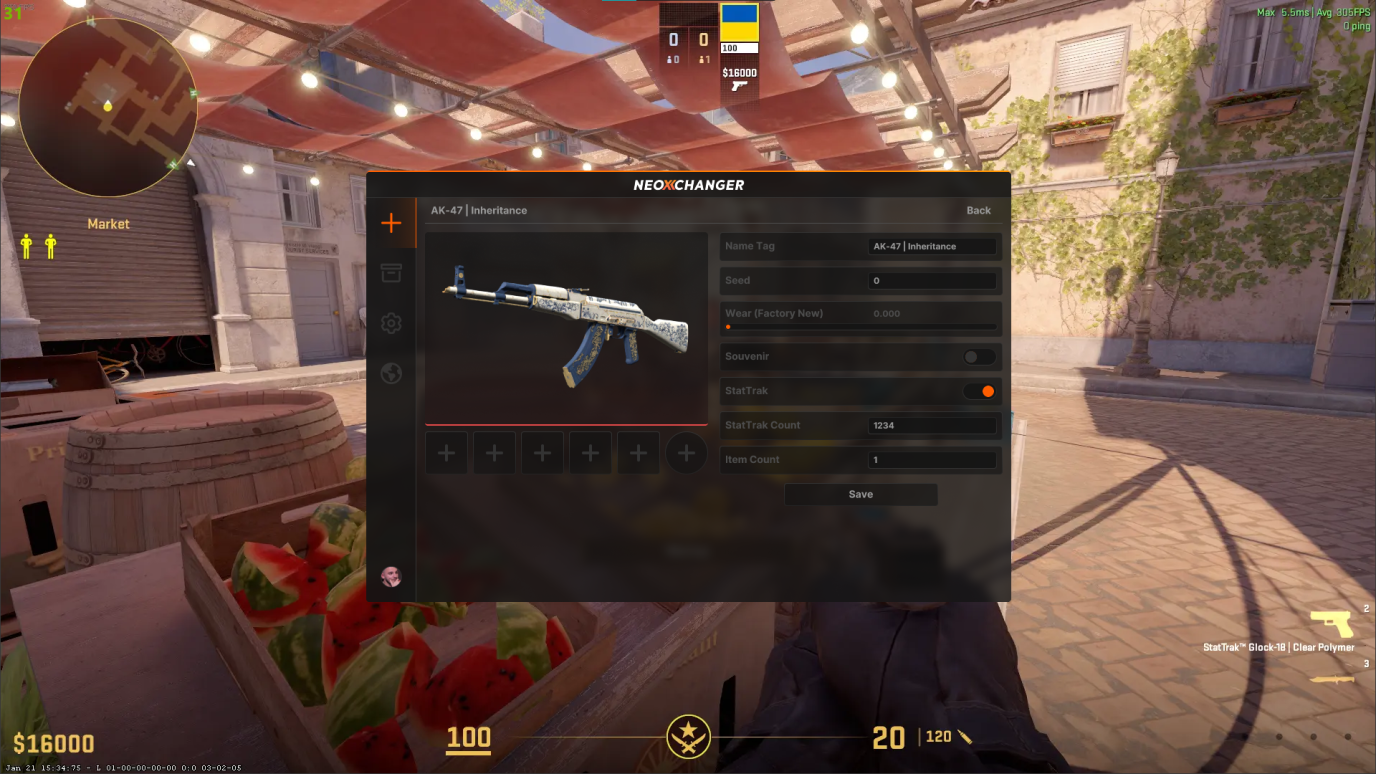Go back using the Back button
Viewport: 1376px width, 774px height.
tap(978, 210)
